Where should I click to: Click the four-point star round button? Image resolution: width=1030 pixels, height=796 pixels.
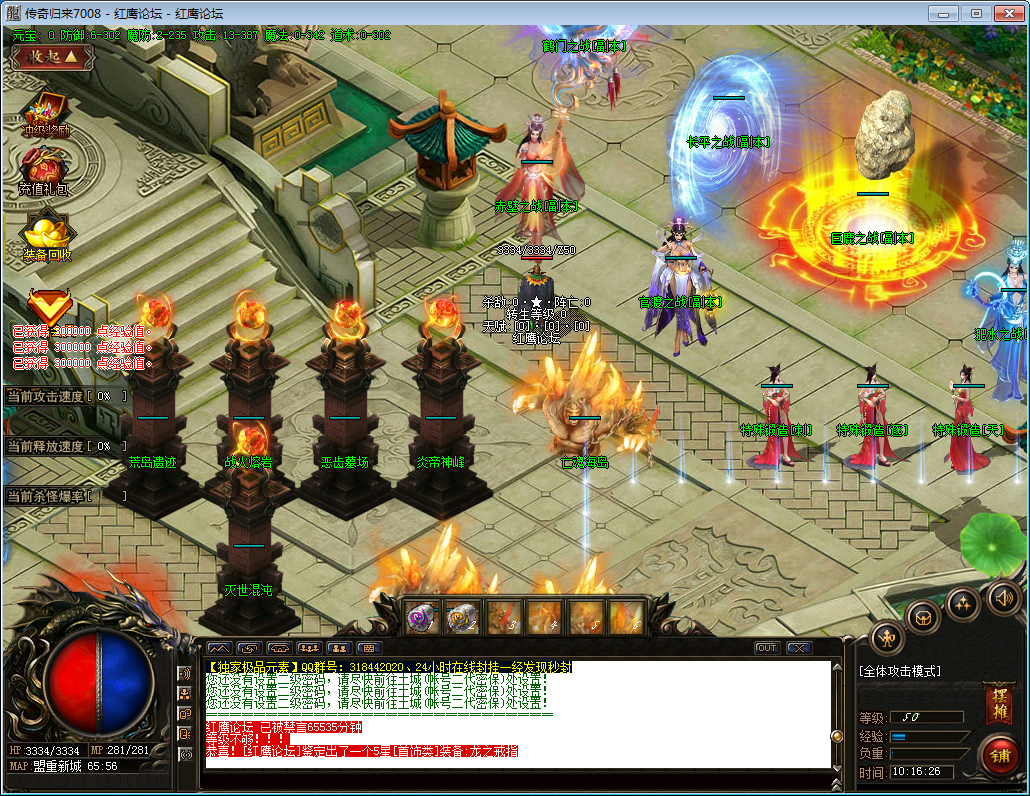click(963, 602)
